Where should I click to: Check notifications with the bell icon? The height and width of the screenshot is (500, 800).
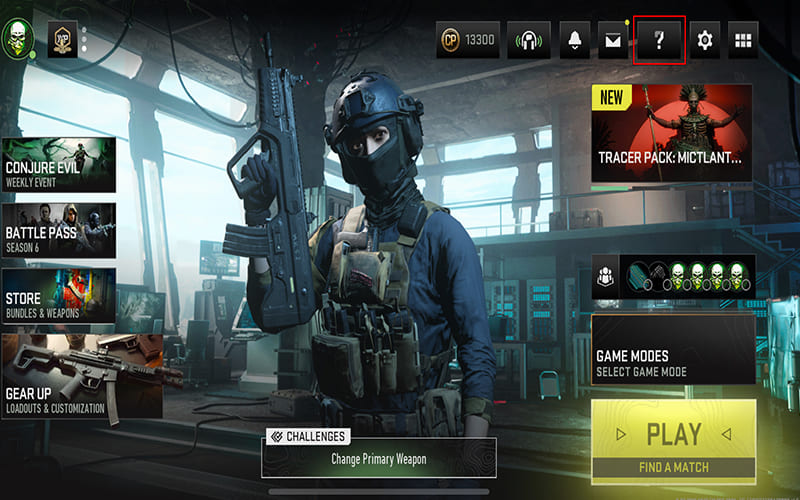pos(575,40)
